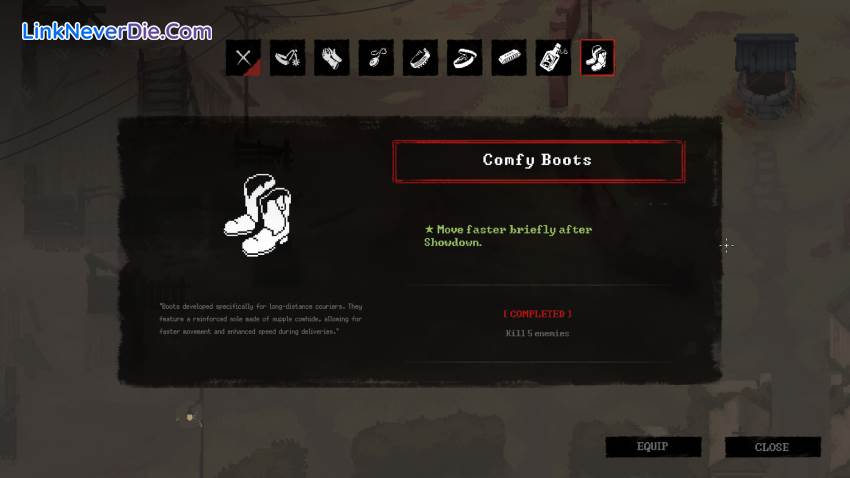Select the harmonica item icon

pyautogui.click(x=509, y=58)
